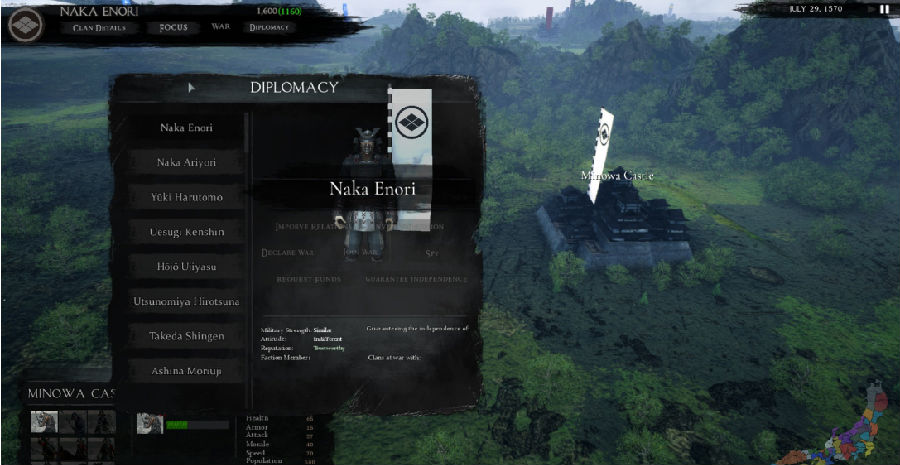
Task: Choose Naka Ariyuri from the clan list
Action: click(x=187, y=163)
